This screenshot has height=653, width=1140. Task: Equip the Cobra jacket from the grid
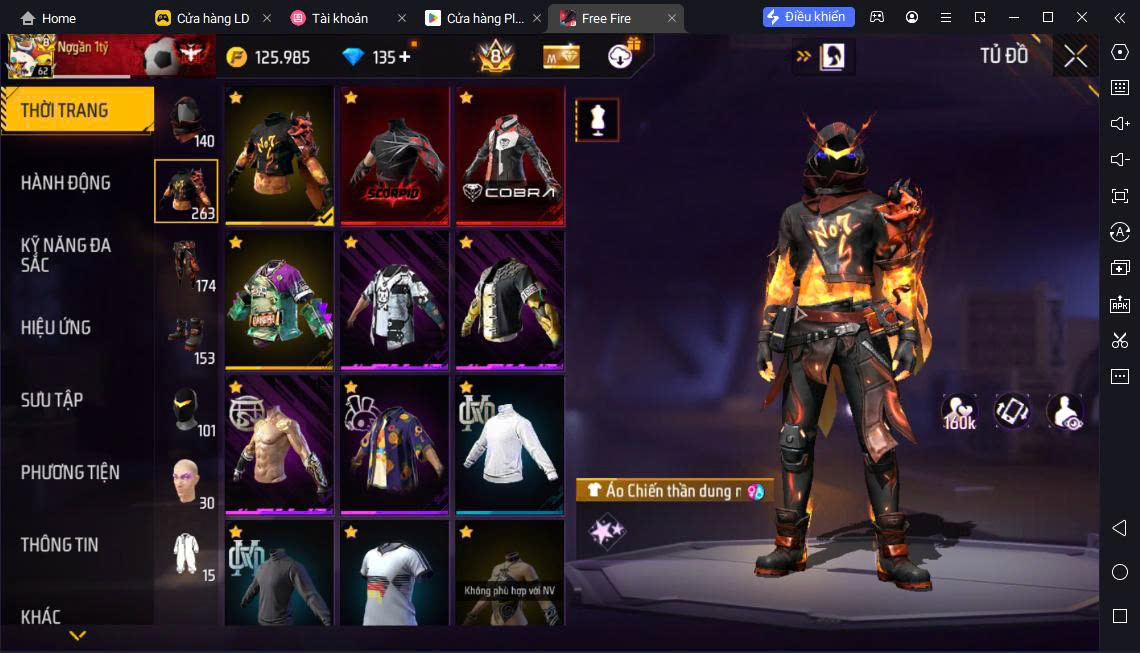pyautogui.click(x=510, y=155)
